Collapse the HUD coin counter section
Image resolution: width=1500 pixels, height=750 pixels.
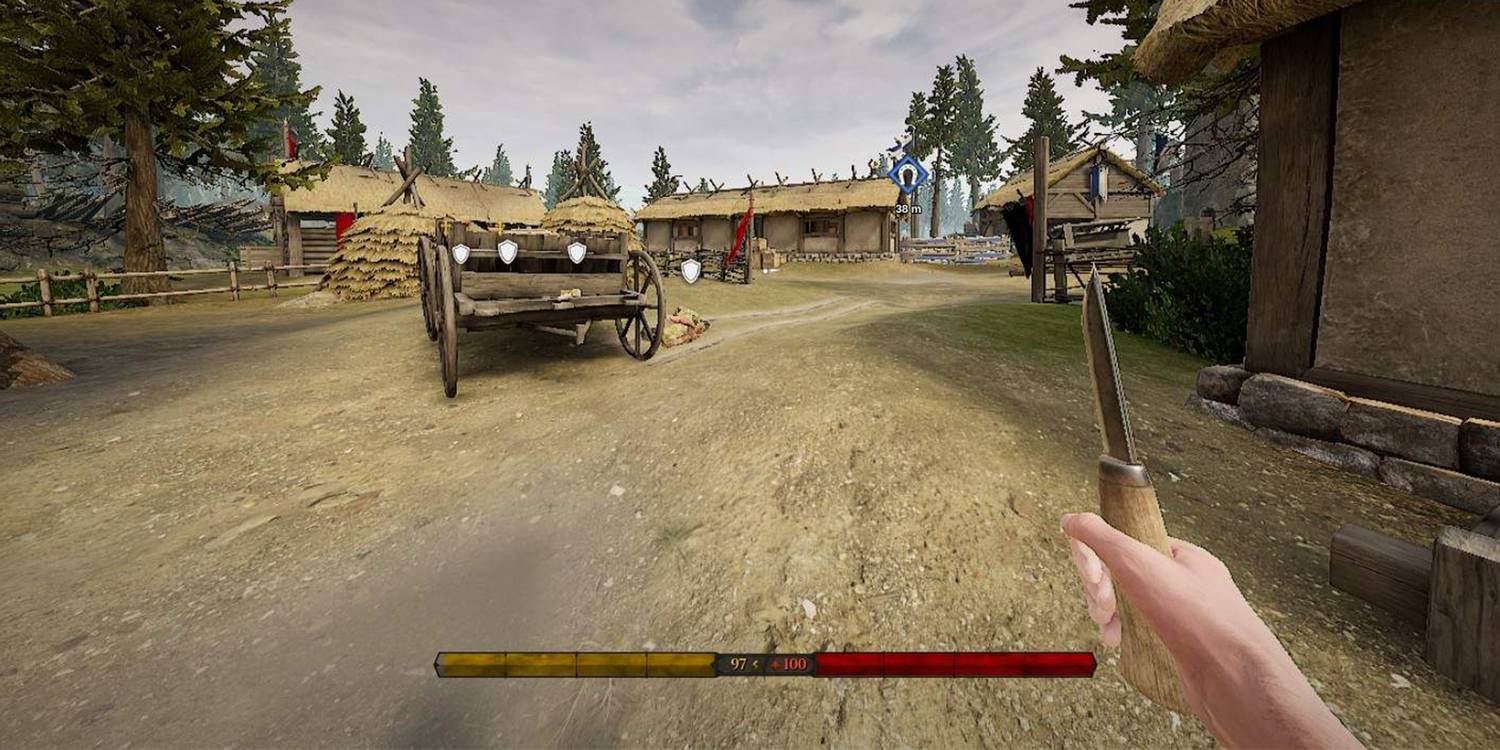pyautogui.click(x=765, y=663)
